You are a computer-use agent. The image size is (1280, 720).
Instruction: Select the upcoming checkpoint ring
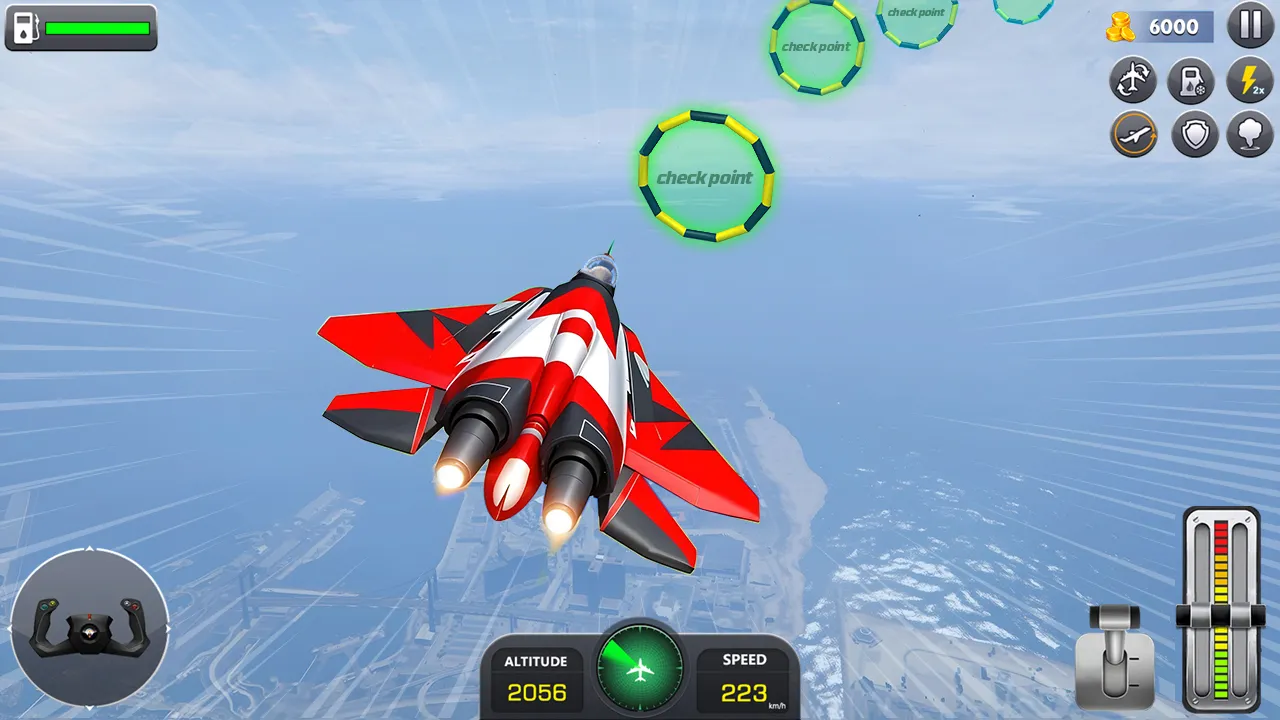(x=705, y=178)
